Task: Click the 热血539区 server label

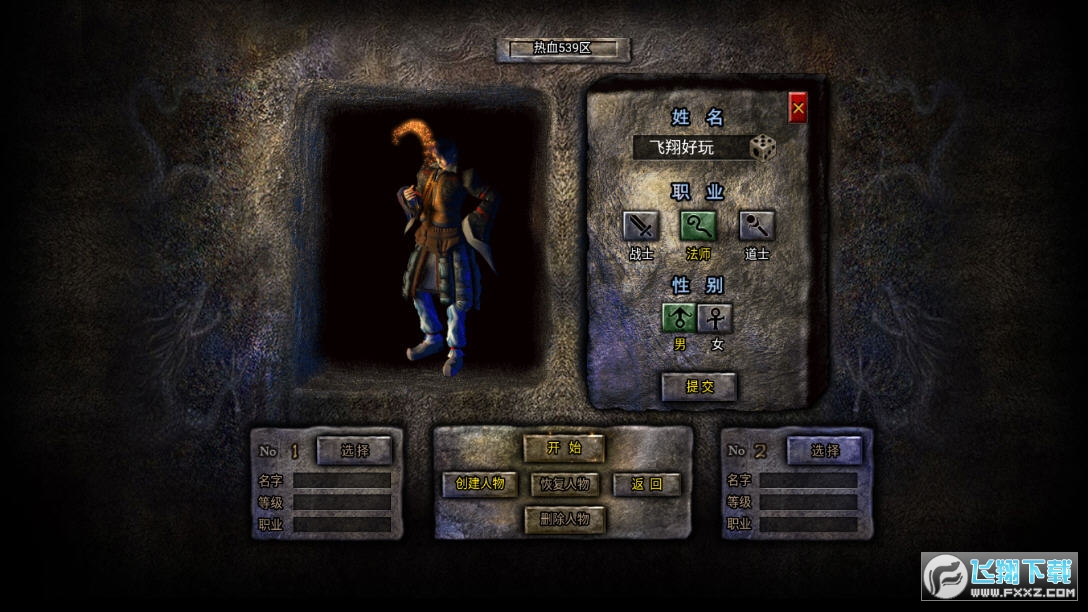Action: click(564, 48)
